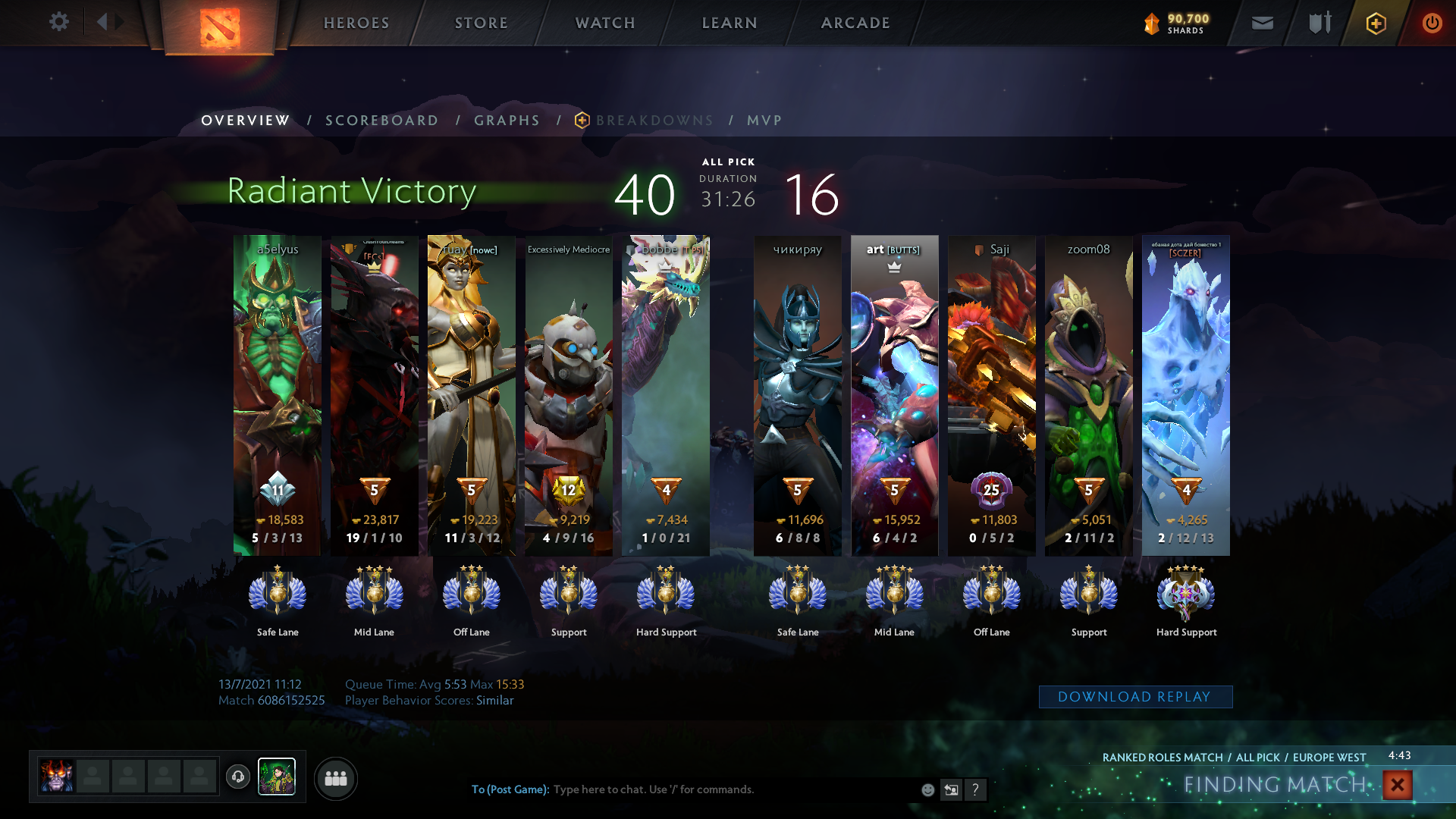Open the chat emoticon picker

pos(927,790)
